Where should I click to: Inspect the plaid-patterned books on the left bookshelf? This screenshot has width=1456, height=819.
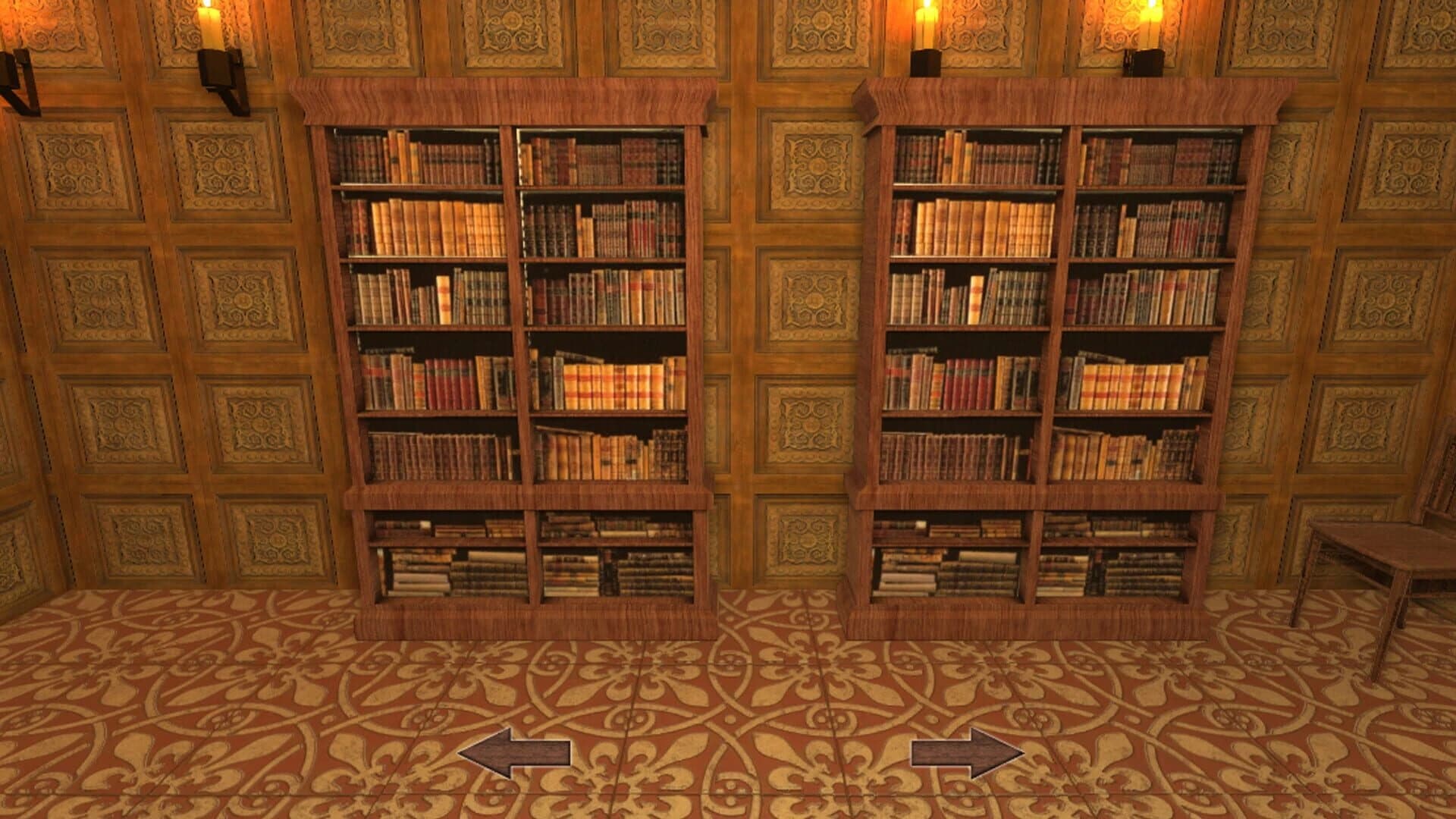pos(610,383)
